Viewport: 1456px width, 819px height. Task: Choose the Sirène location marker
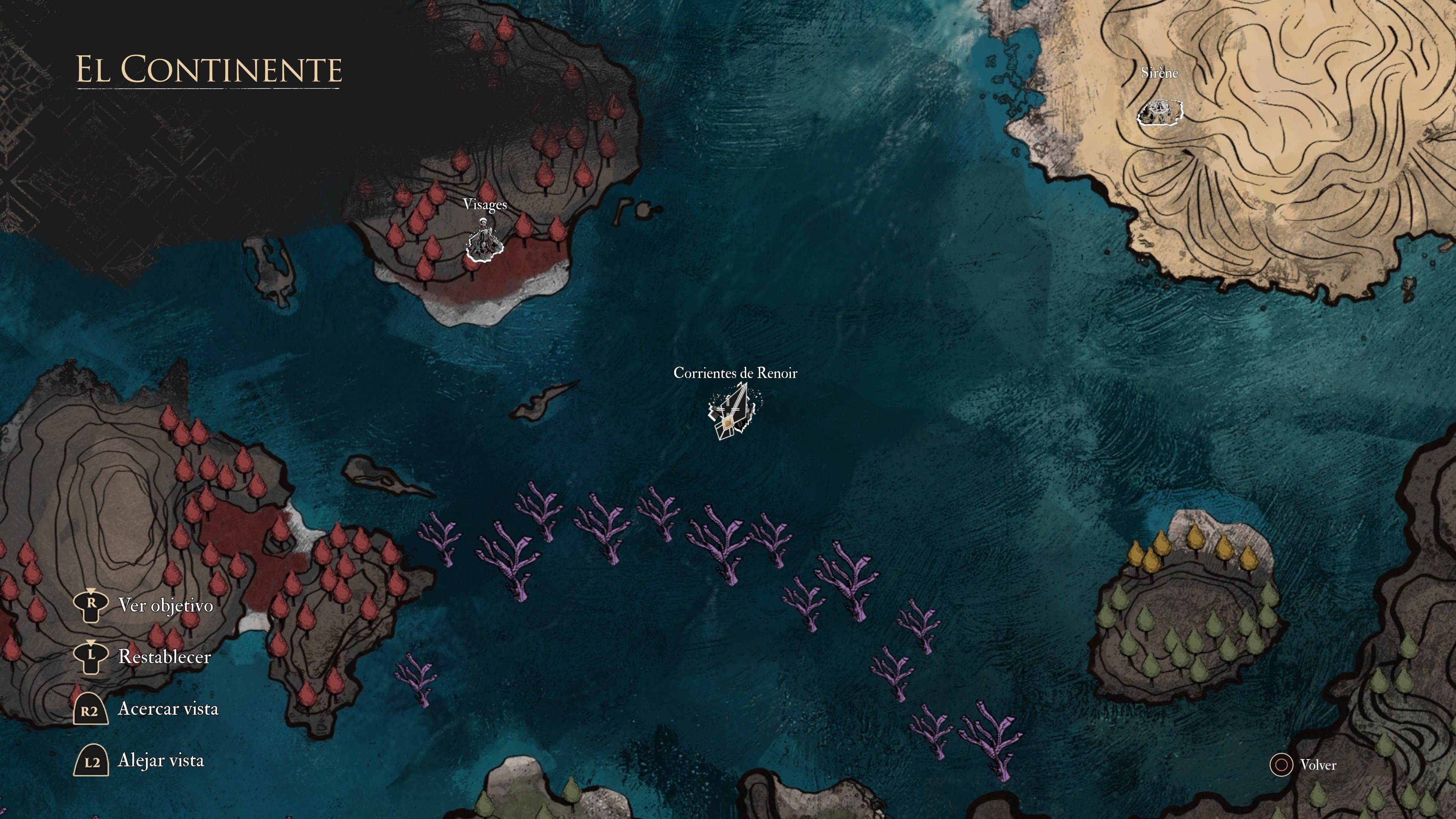pos(1160,111)
